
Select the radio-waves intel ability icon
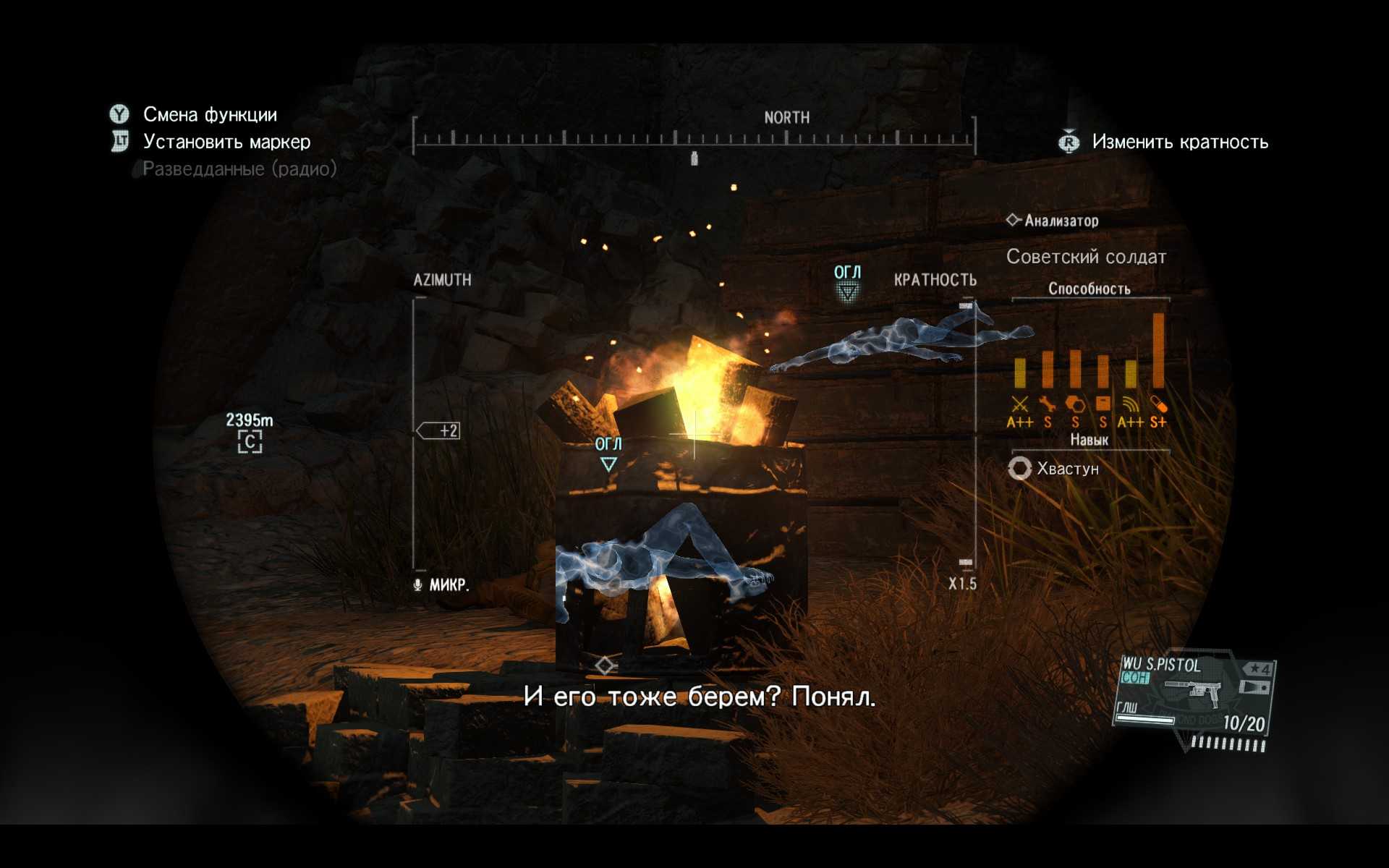tap(1130, 404)
